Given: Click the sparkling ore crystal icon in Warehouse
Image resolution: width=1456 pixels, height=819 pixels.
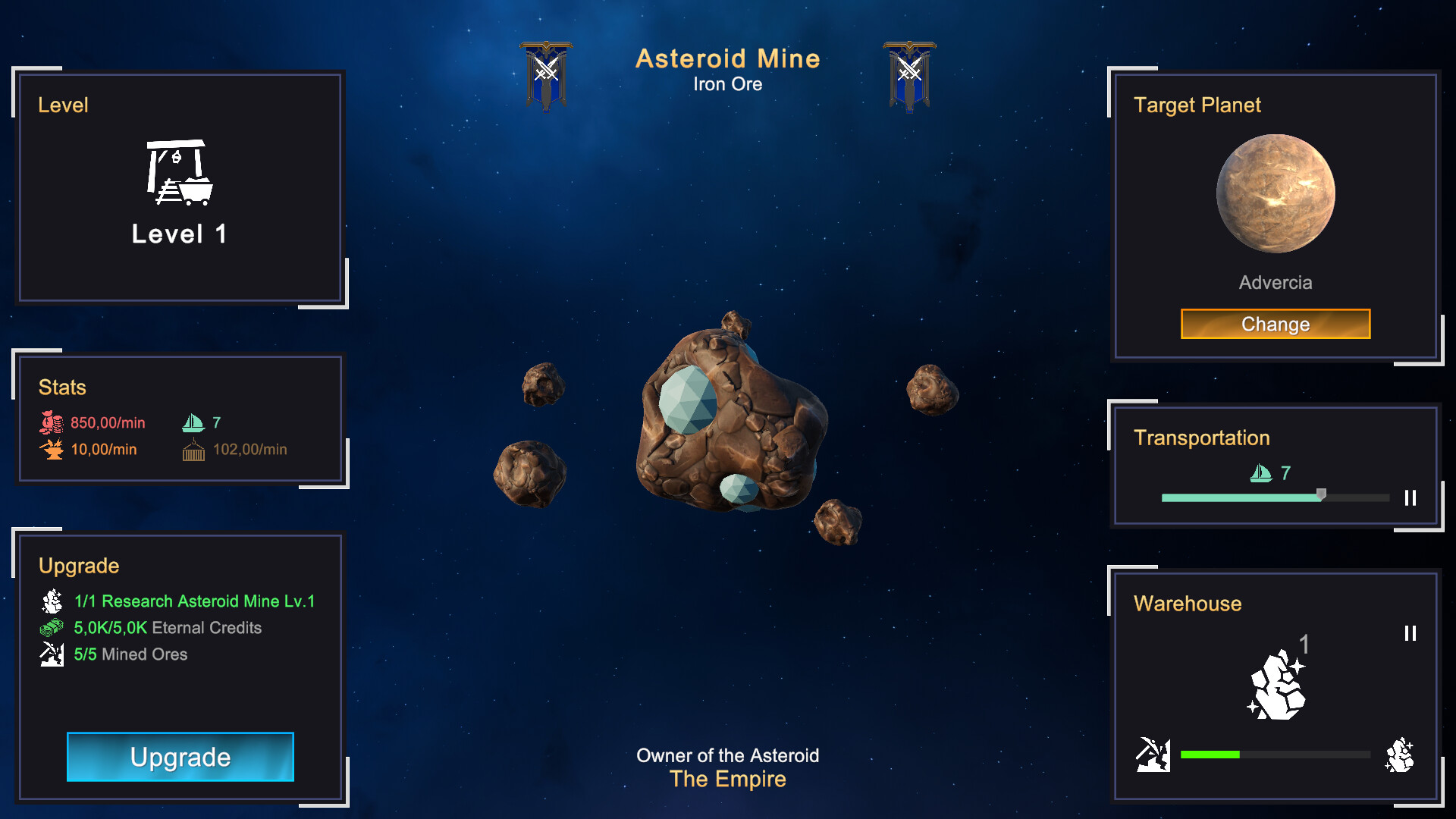Looking at the screenshot, I should pyautogui.click(x=1278, y=686).
